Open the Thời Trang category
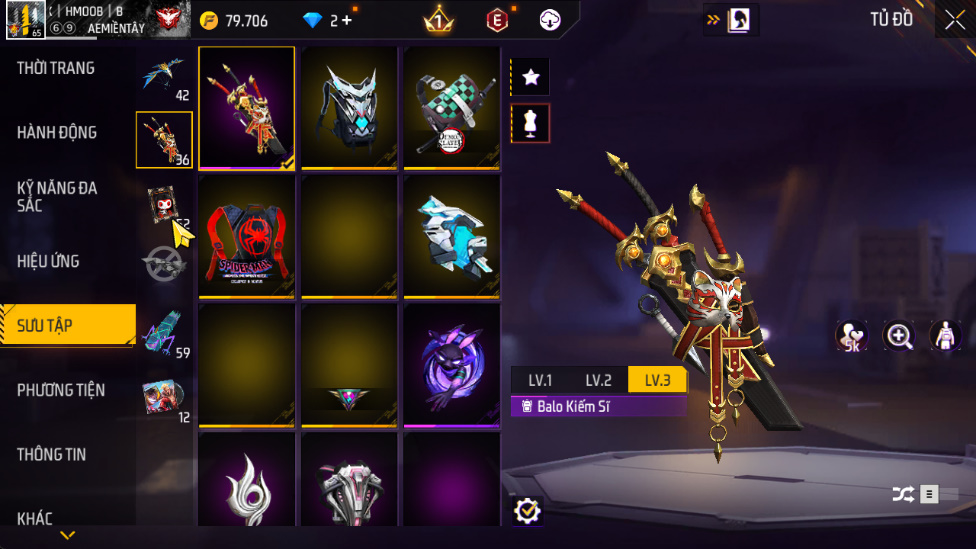976x549 pixels. click(56, 68)
